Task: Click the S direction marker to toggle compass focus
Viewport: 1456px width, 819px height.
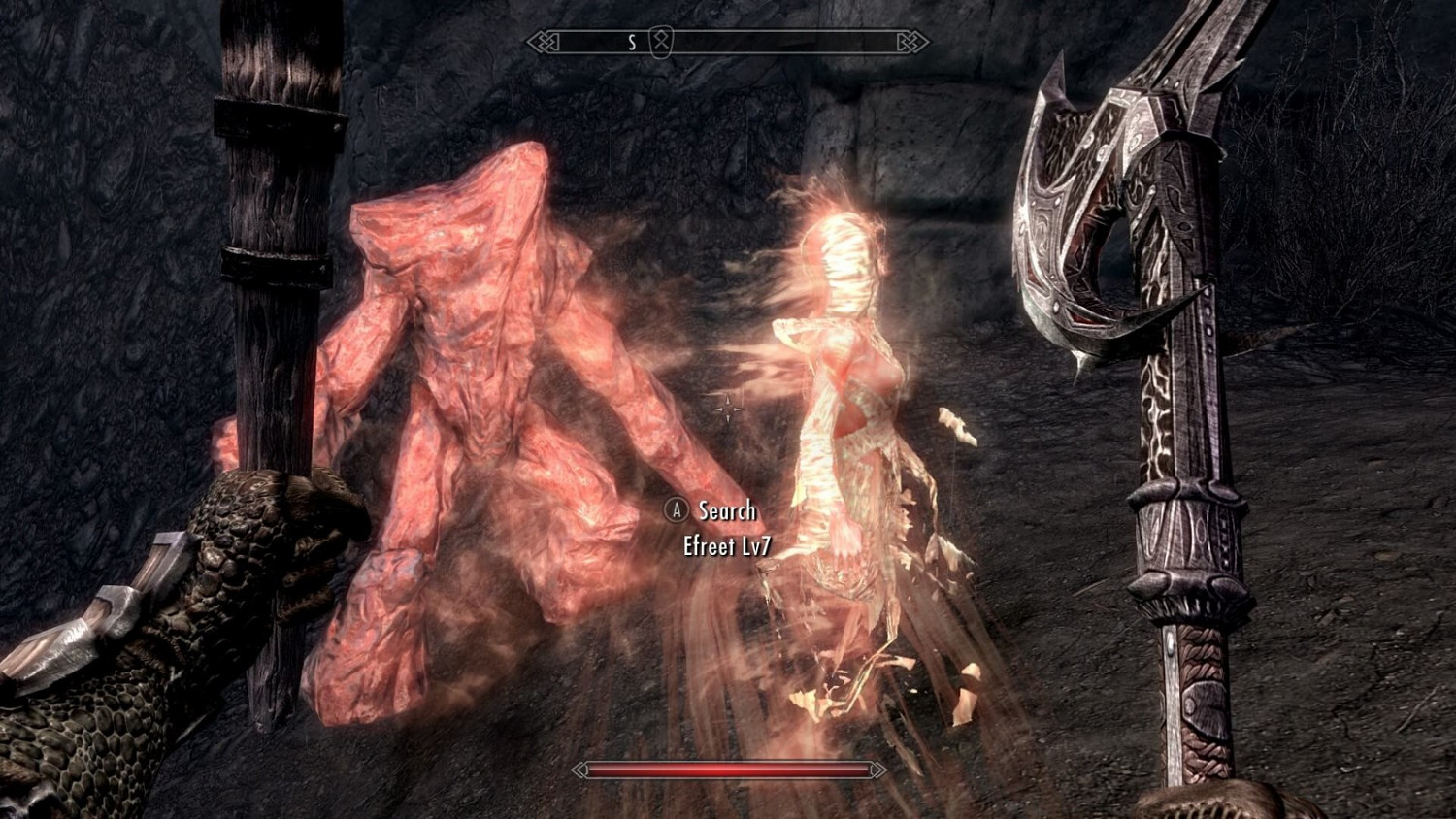Action: coord(631,42)
